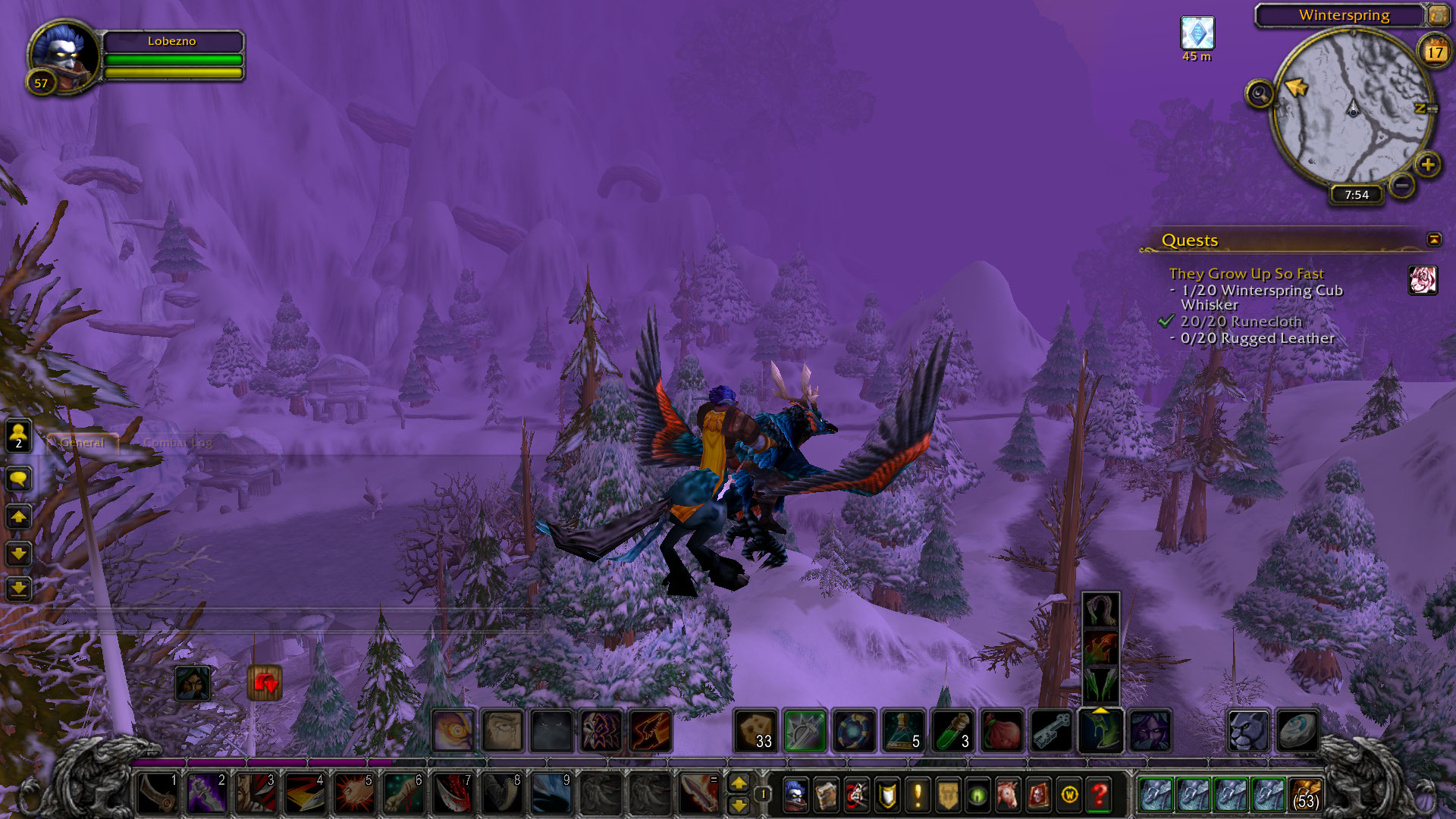Open the spellbook micro button

tap(826, 795)
